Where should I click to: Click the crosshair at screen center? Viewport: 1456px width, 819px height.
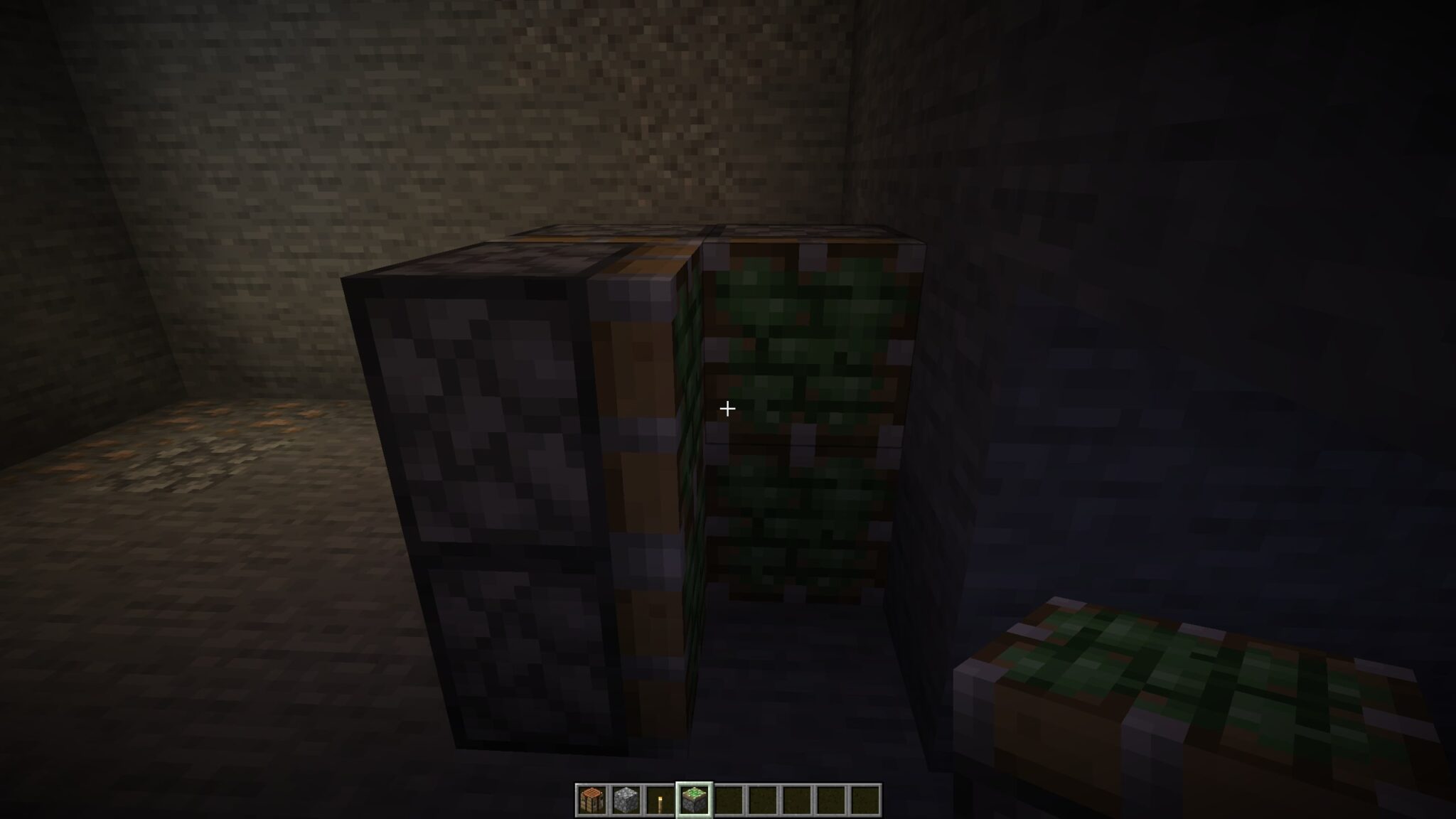(x=727, y=409)
